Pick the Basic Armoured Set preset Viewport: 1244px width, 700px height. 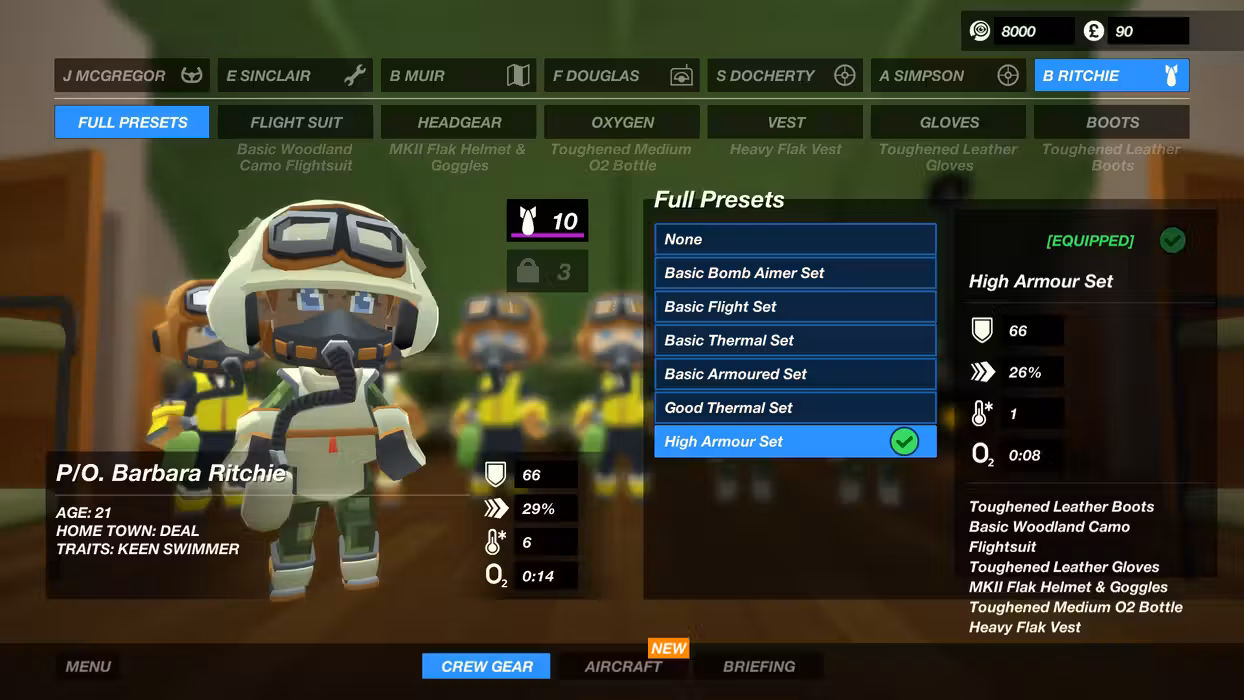795,374
